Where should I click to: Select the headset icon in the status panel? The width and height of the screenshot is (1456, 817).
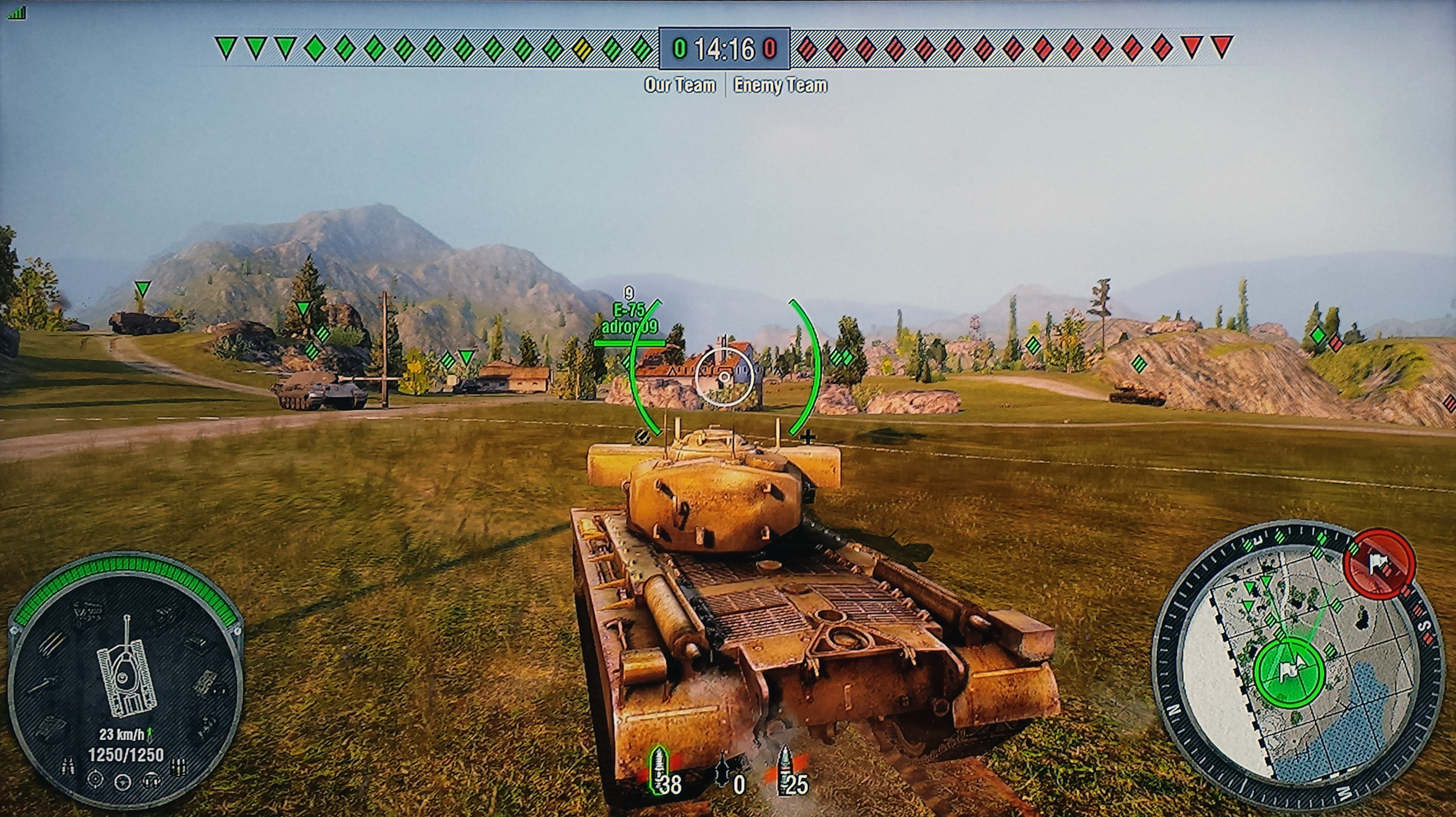[x=151, y=781]
